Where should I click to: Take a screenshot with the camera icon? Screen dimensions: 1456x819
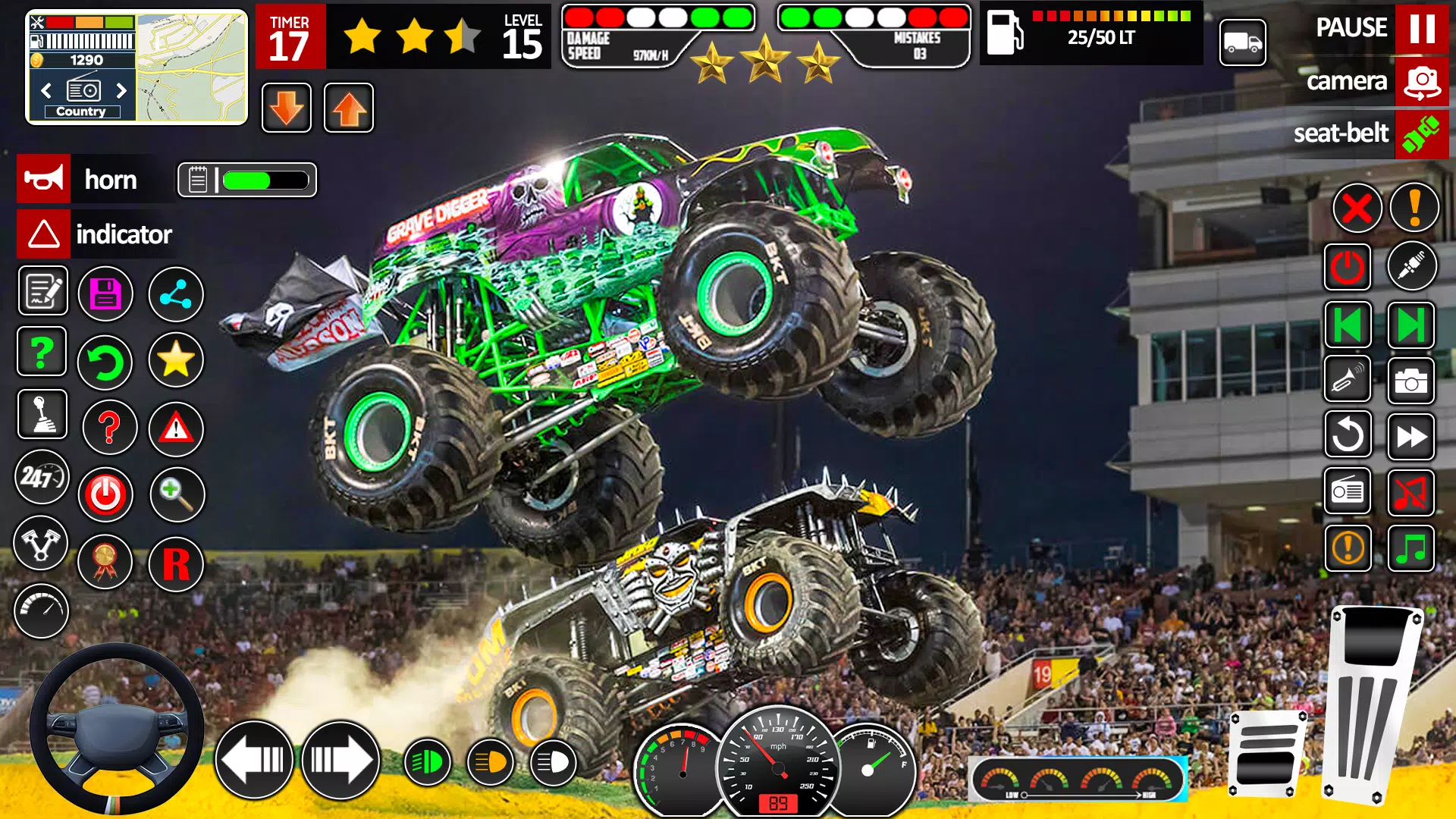(1412, 380)
